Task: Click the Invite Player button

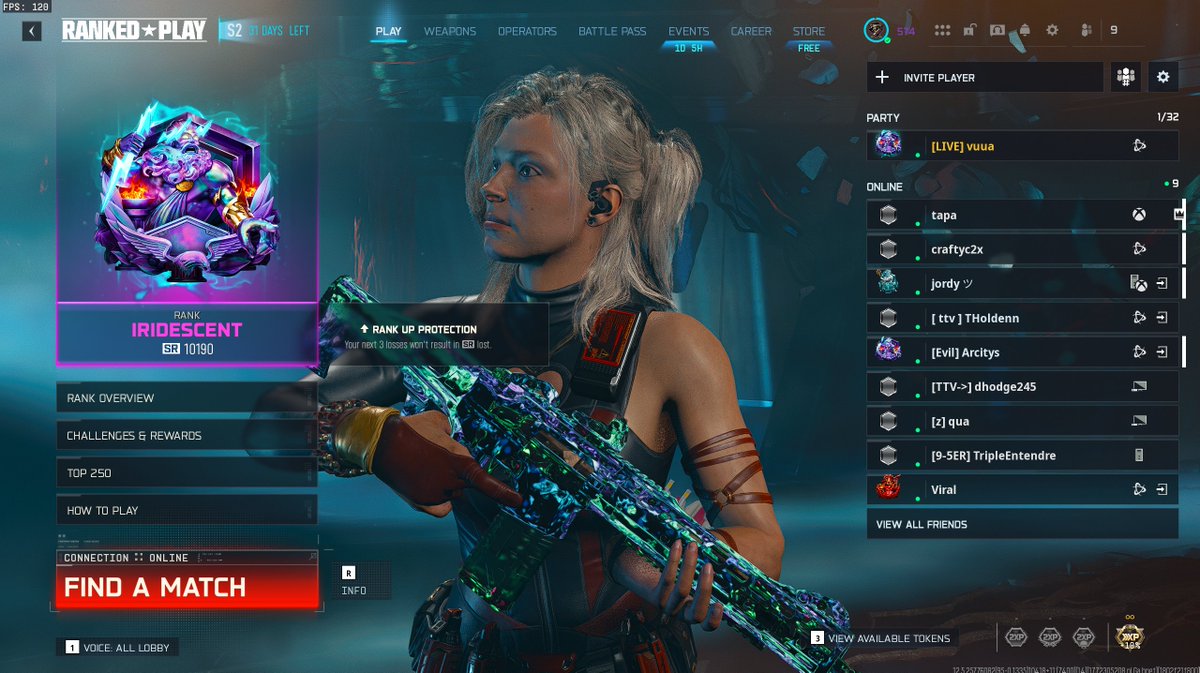Action: 984,77
